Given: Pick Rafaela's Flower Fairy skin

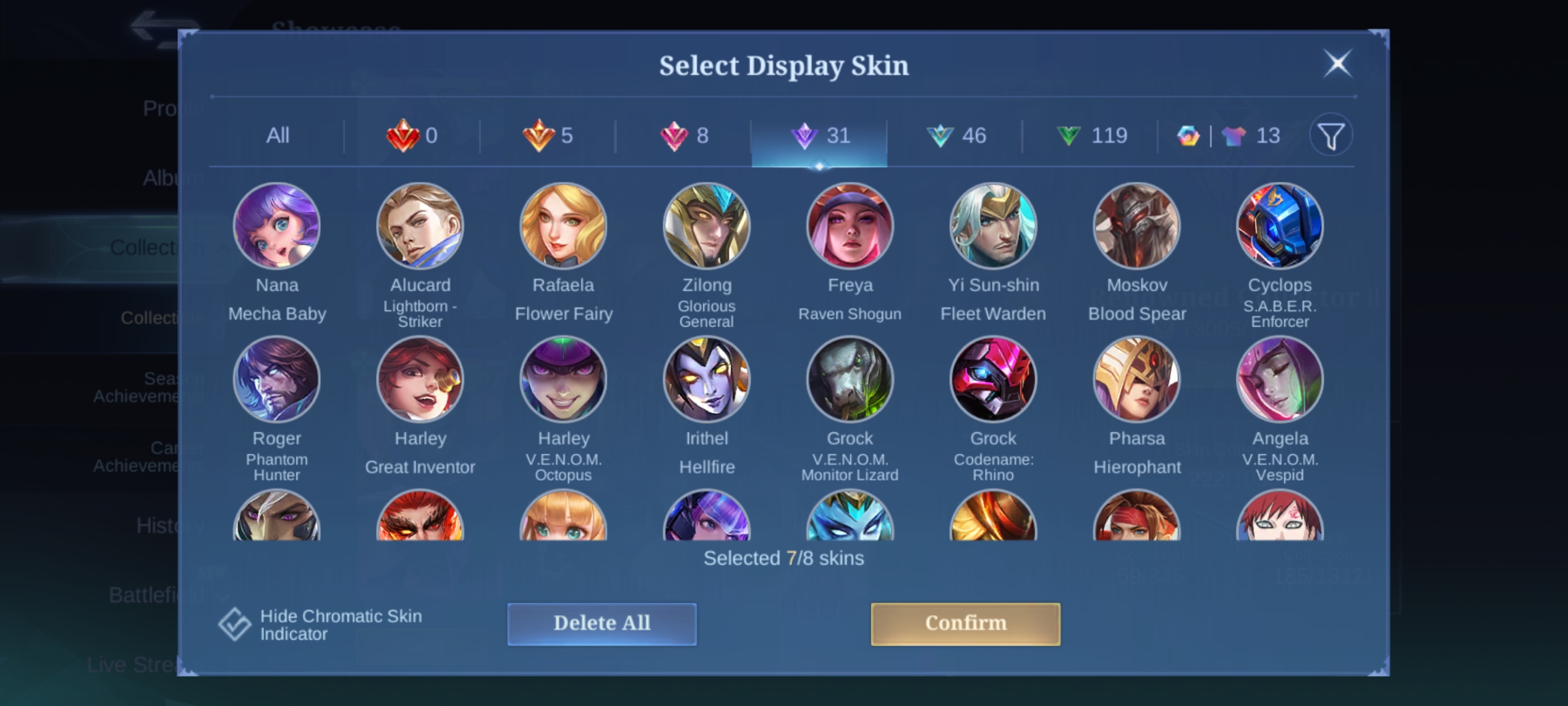Looking at the screenshot, I should (563, 226).
